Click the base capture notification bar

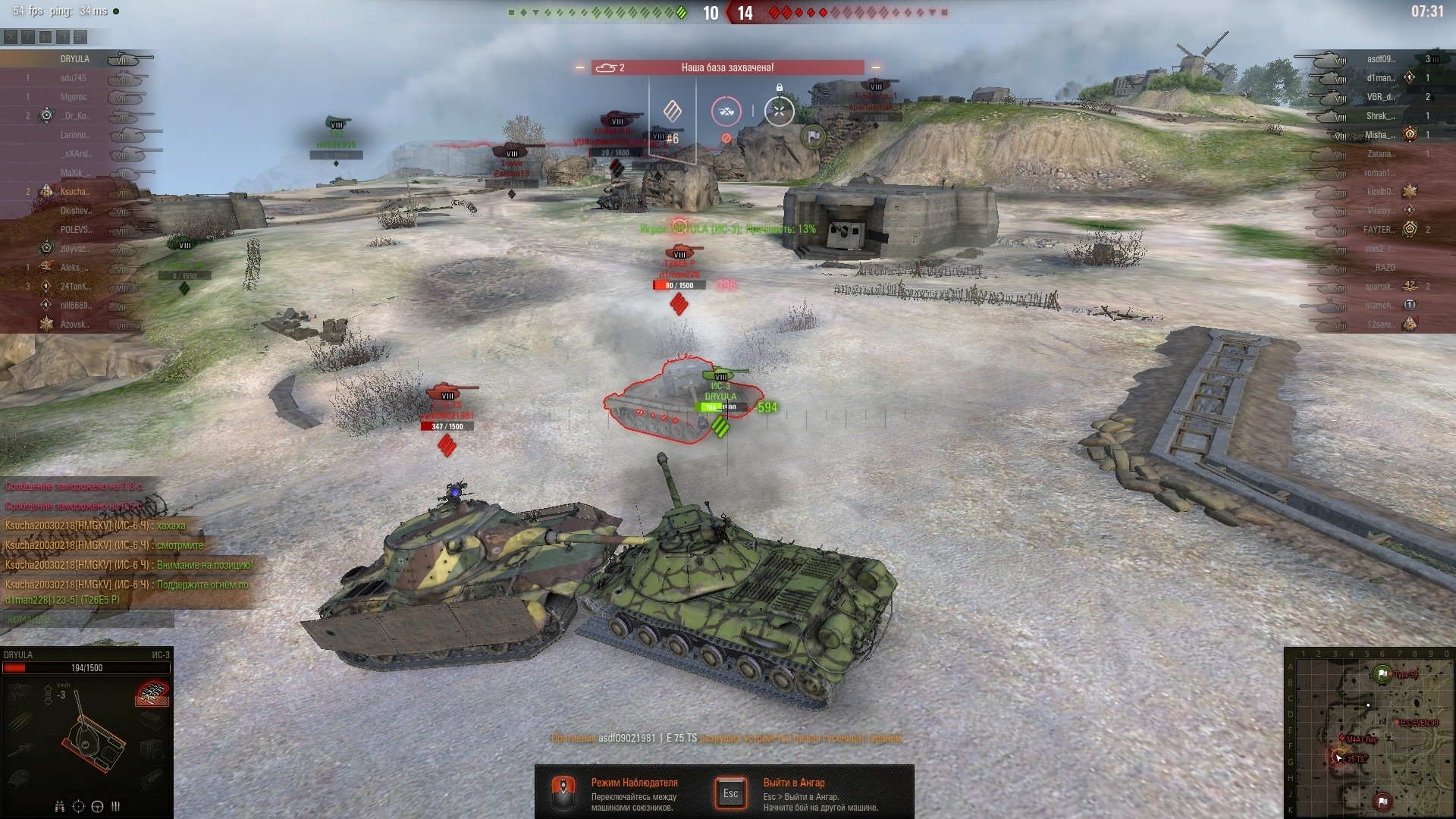pos(727,67)
